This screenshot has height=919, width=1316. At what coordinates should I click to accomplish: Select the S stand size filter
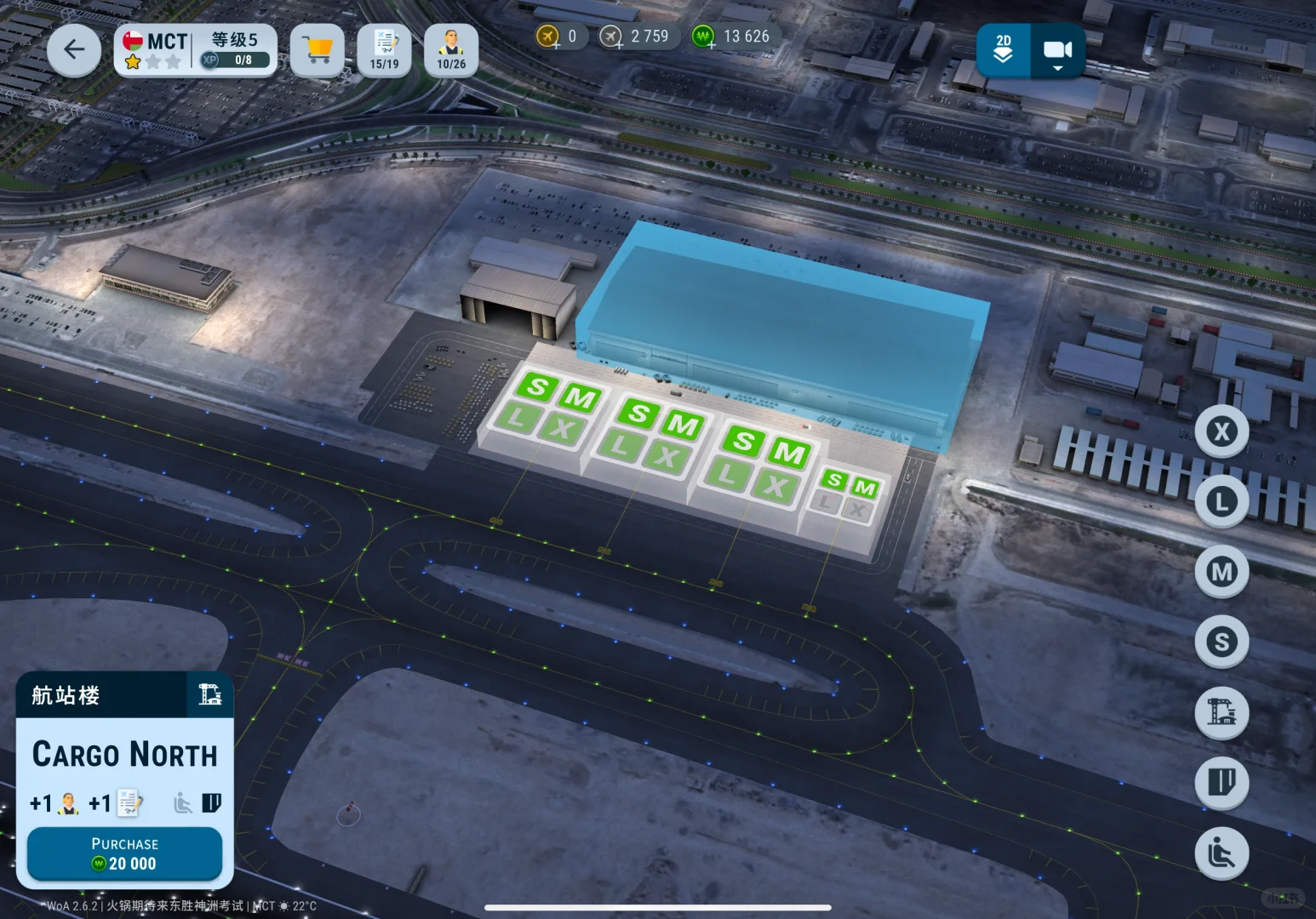(x=1222, y=641)
